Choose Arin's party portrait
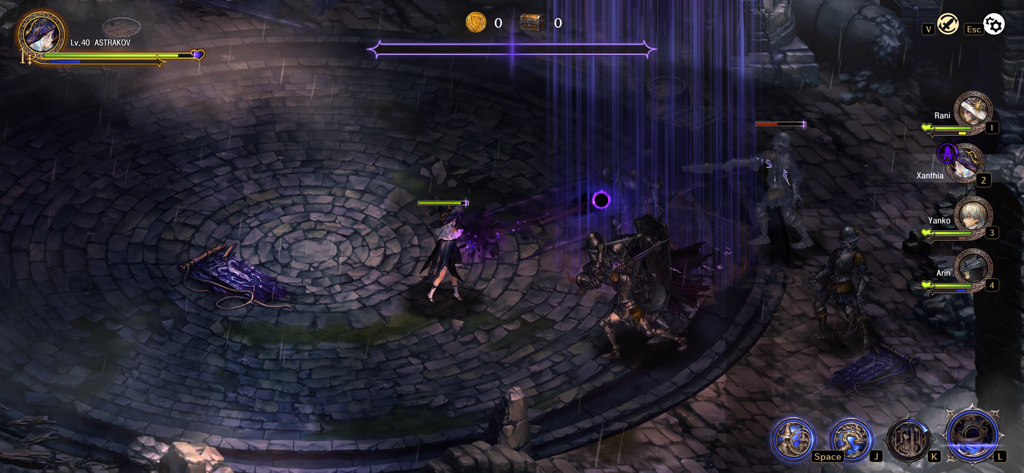This screenshot has height=473, width=1024. 972,269
